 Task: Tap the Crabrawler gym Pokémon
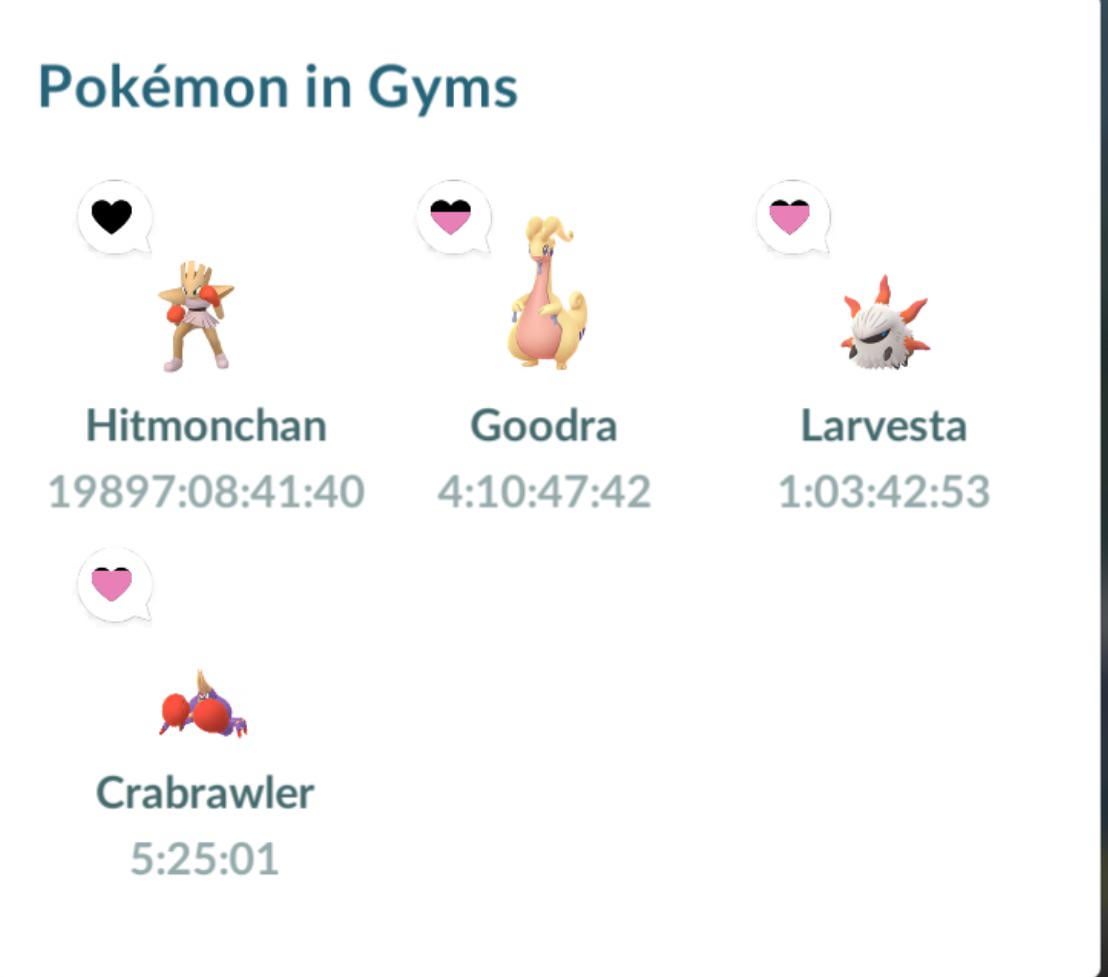click(203, 707)
